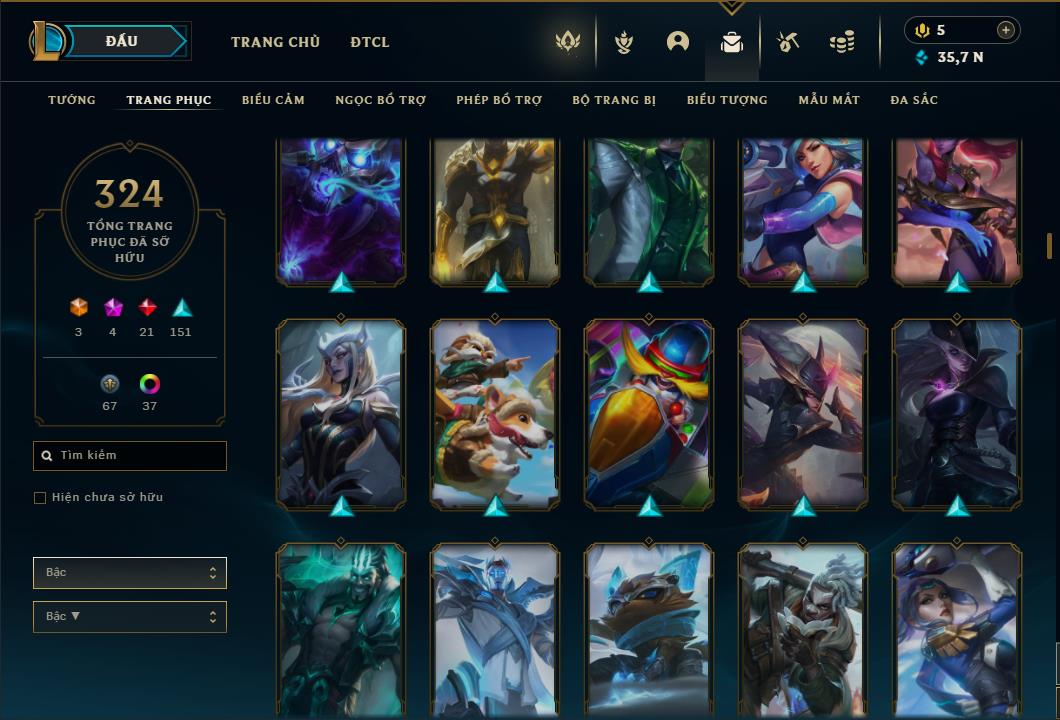Show the MẪU MẮT tab
This screenshot has width=1060, height=720.
829,100
